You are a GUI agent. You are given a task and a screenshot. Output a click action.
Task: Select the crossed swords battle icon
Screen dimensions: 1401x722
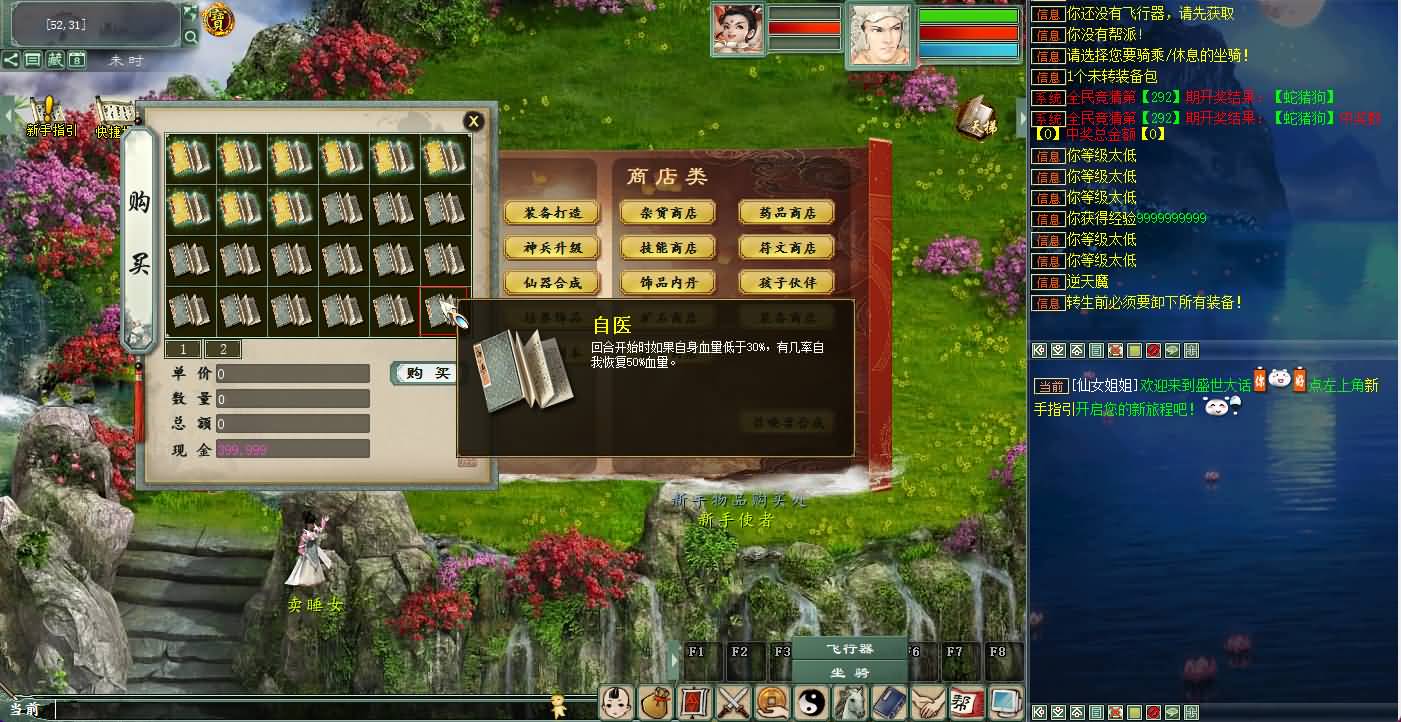(x=733, y=703)
